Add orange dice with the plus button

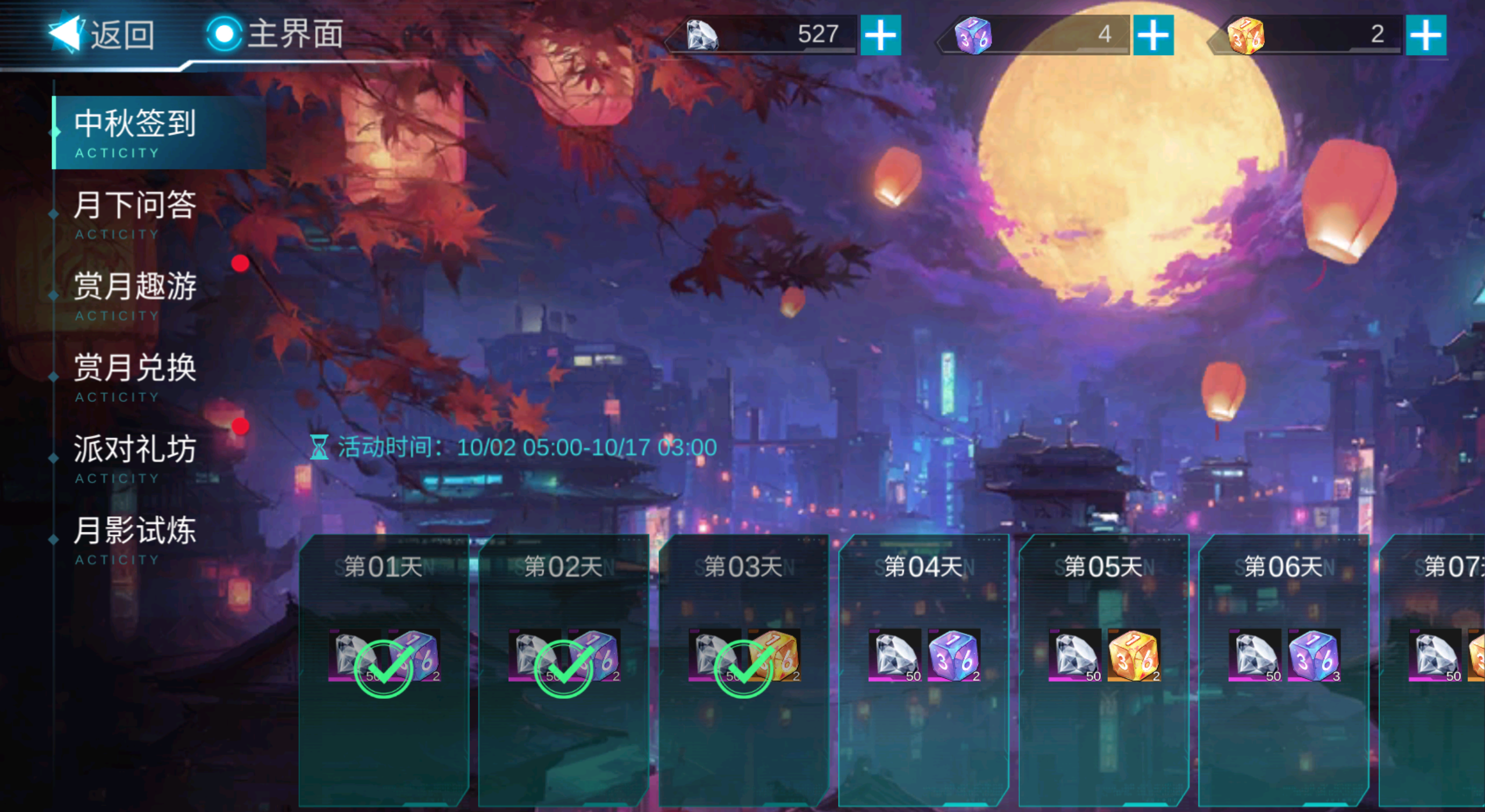click(x=1425, y=35)
